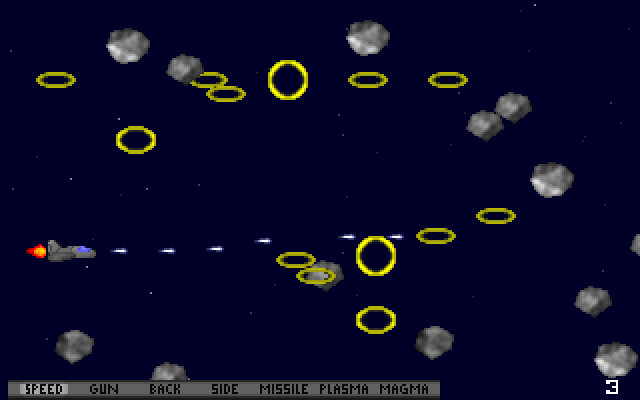This screenshot has height=400, width=640.
Task: Activate the BACK weapon slot
Action: (165, 389)
